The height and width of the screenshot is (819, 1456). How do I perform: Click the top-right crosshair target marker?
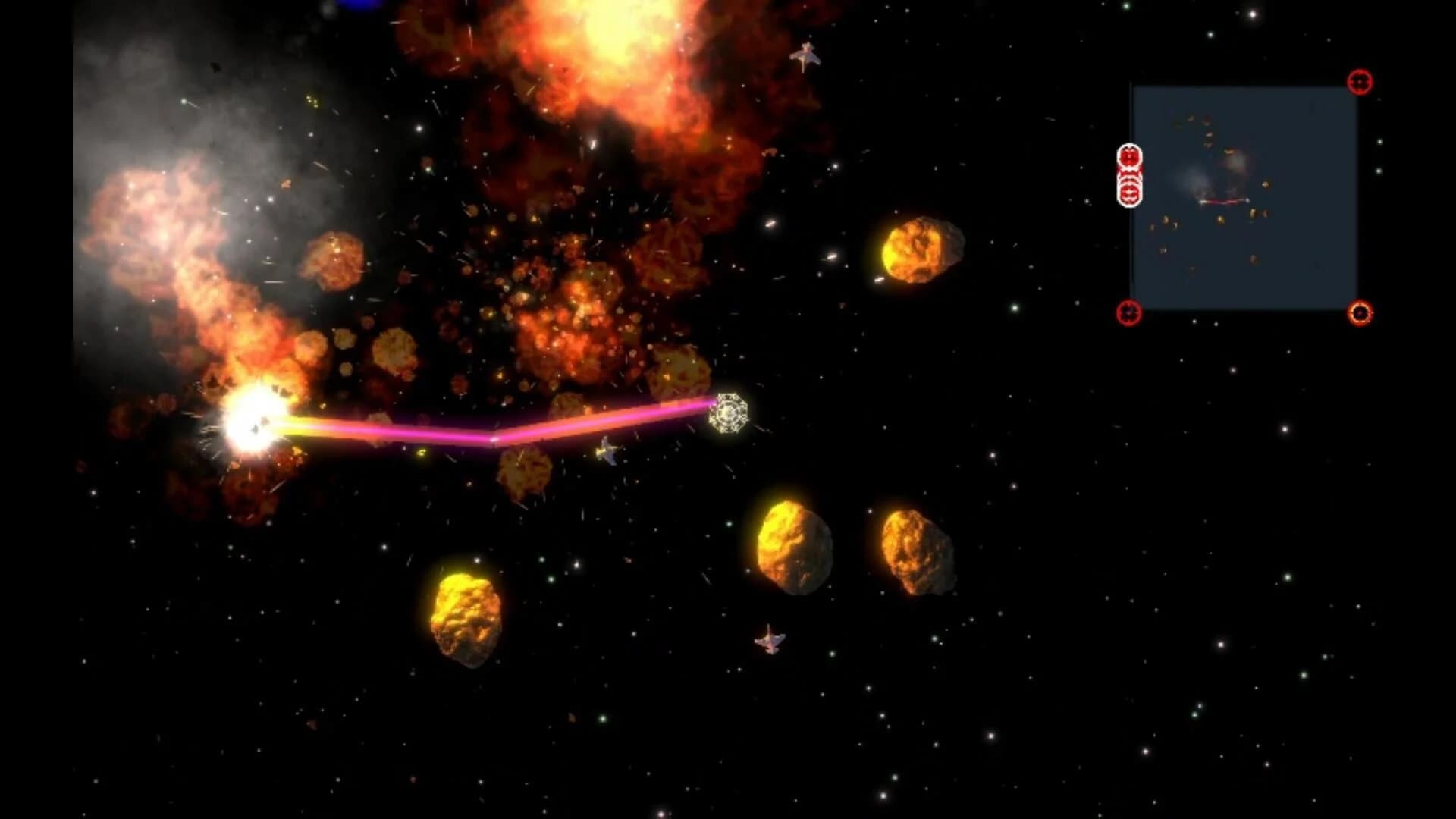1360,81
